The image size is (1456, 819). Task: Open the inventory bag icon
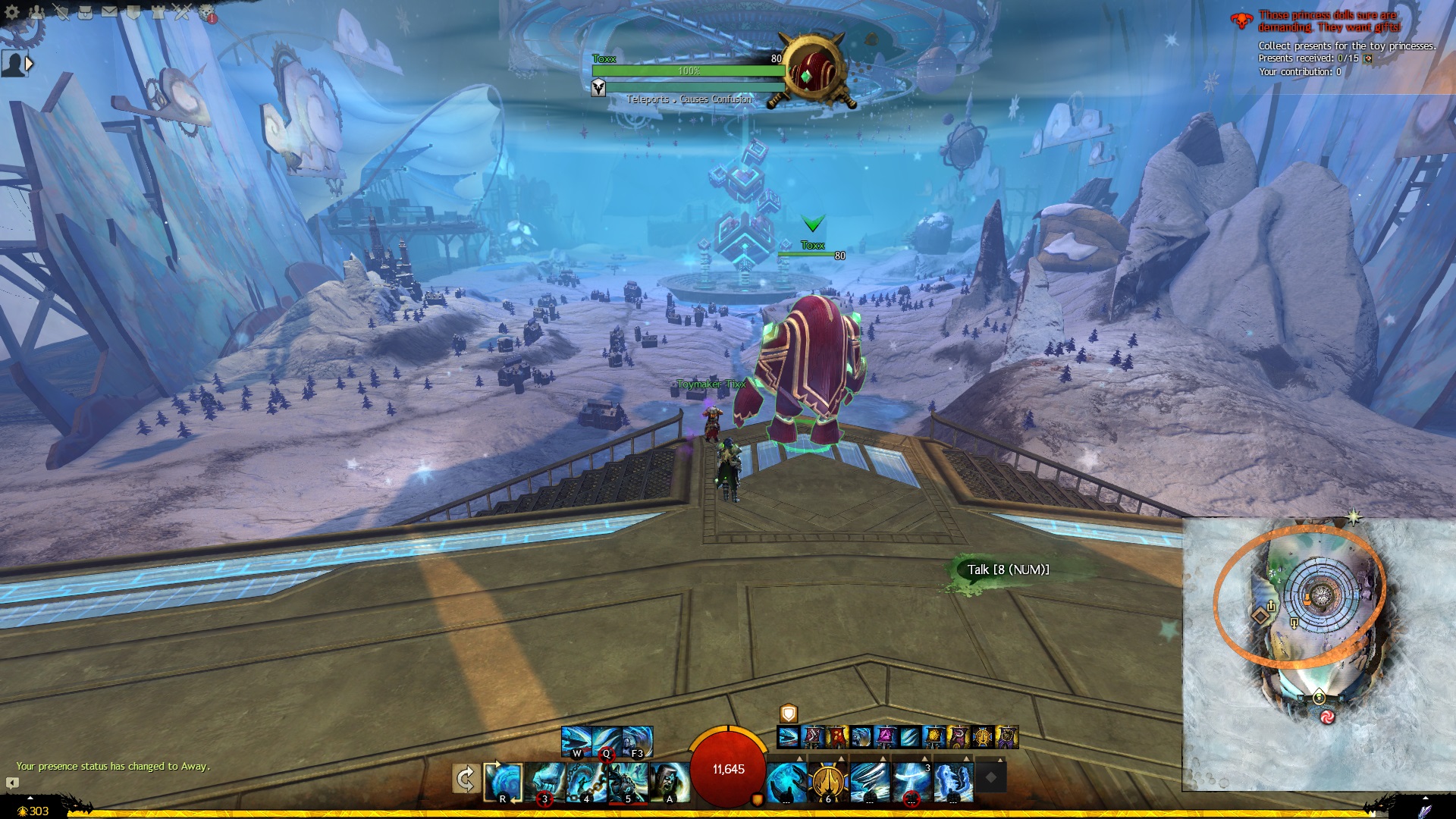click(85, 12)
